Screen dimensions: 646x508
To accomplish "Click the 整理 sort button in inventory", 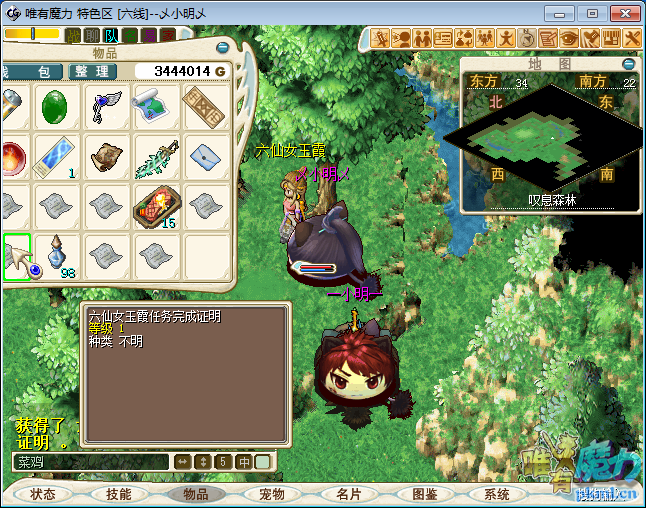I will tap(92, 72).
